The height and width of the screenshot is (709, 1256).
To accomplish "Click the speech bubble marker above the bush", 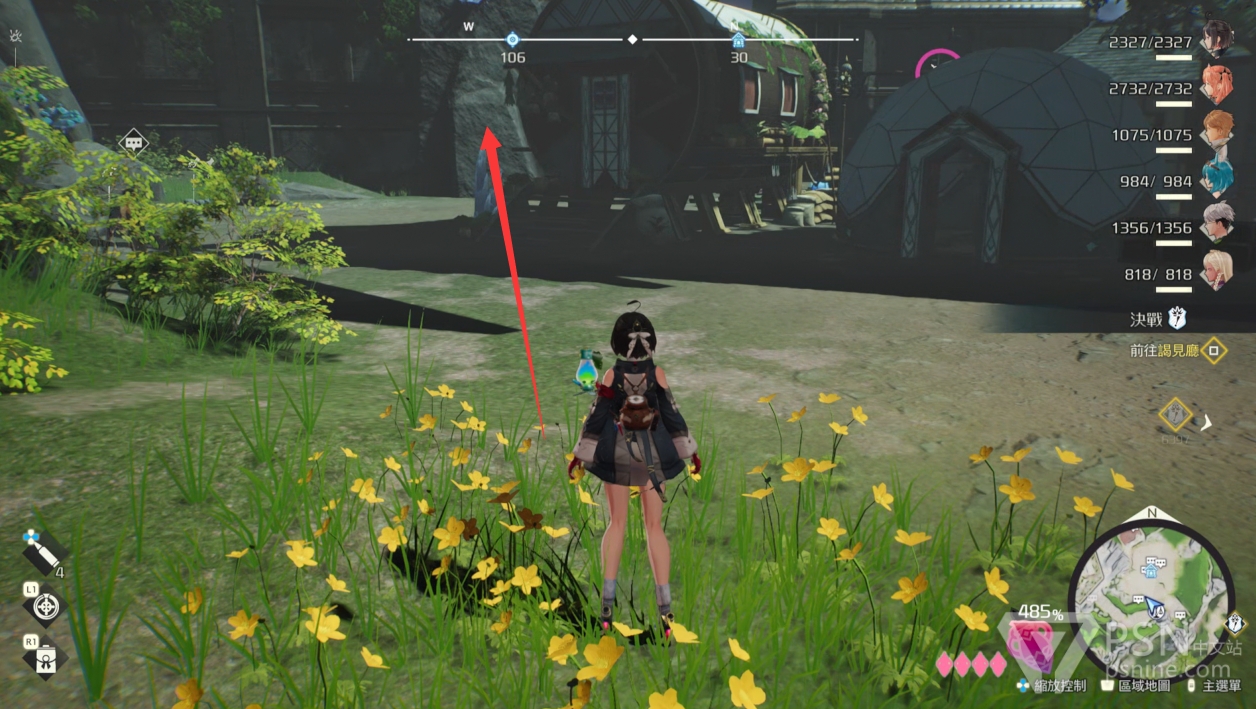I will (133, 142).
